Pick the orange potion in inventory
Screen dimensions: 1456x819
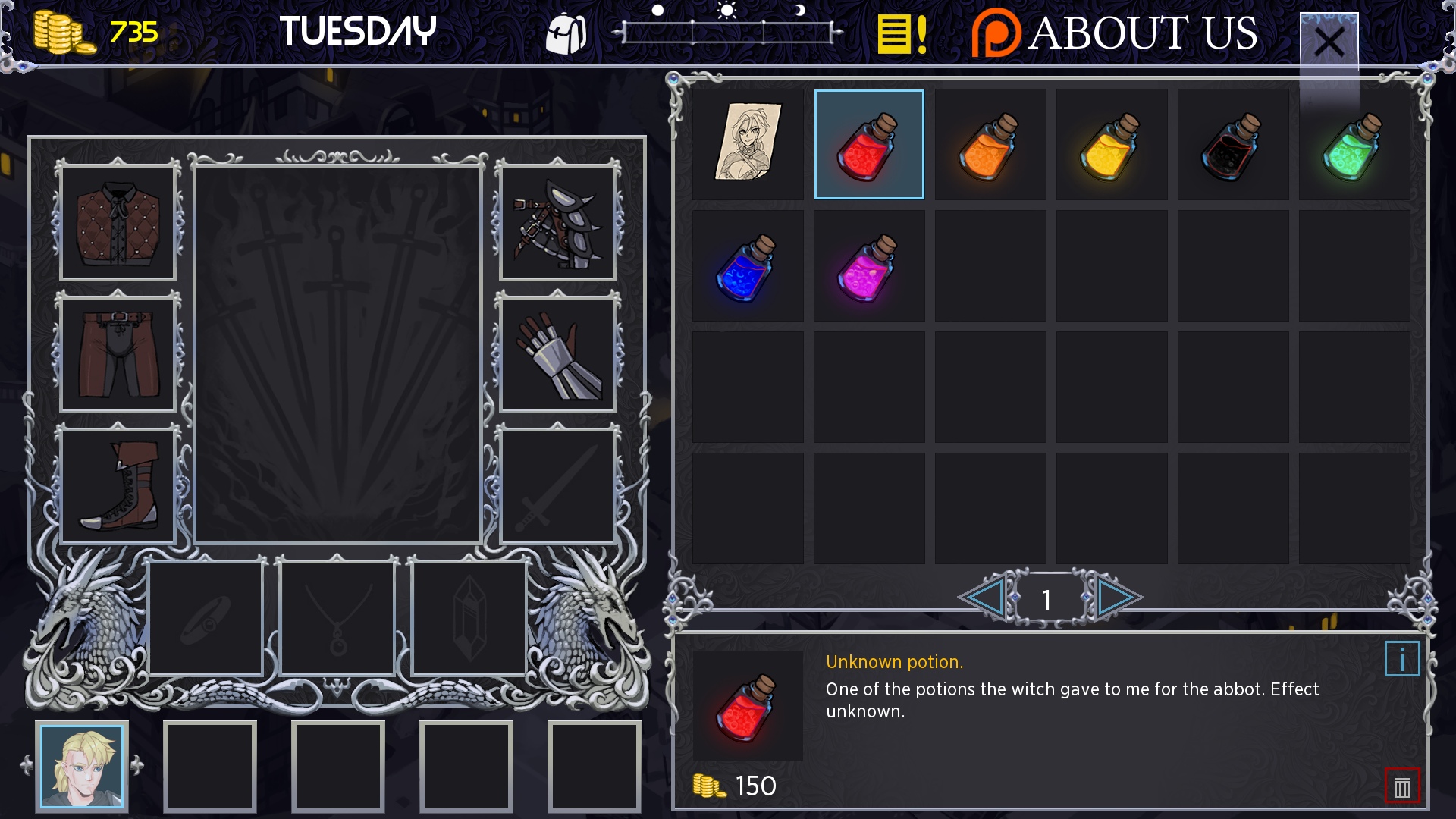click(x=990, y=144)
